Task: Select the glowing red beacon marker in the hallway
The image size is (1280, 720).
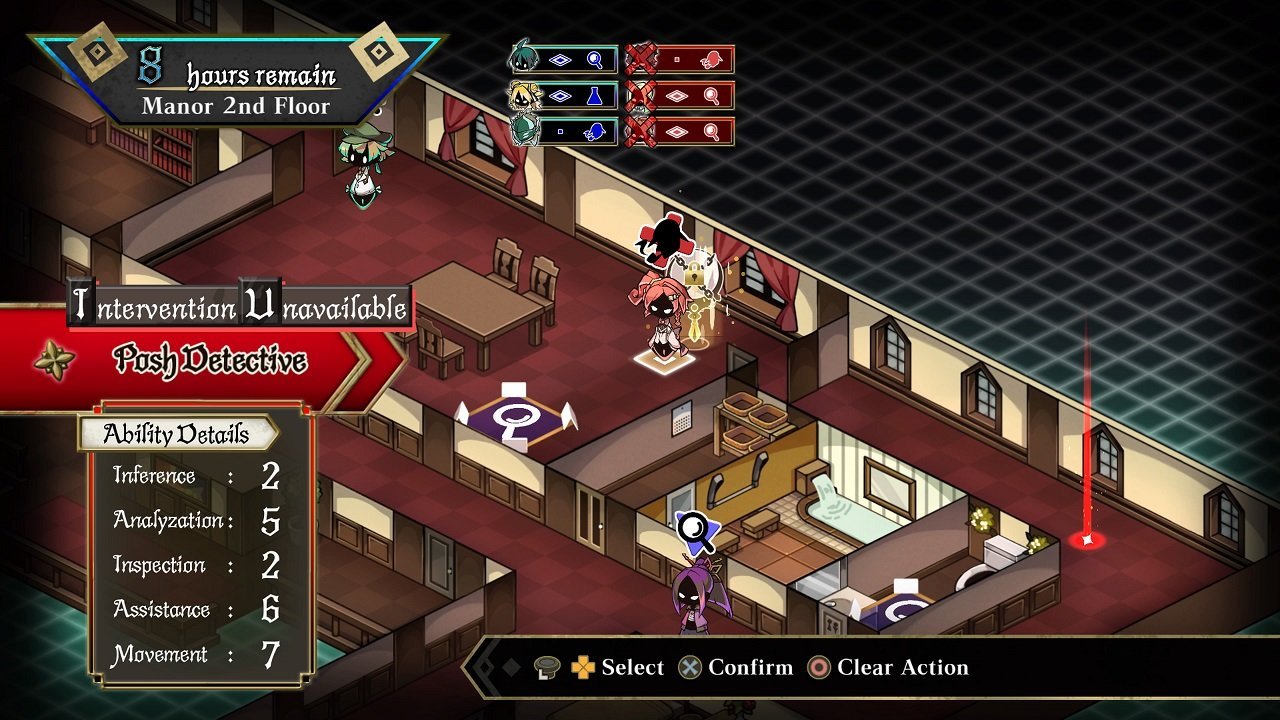Action: coord(1086,540)
